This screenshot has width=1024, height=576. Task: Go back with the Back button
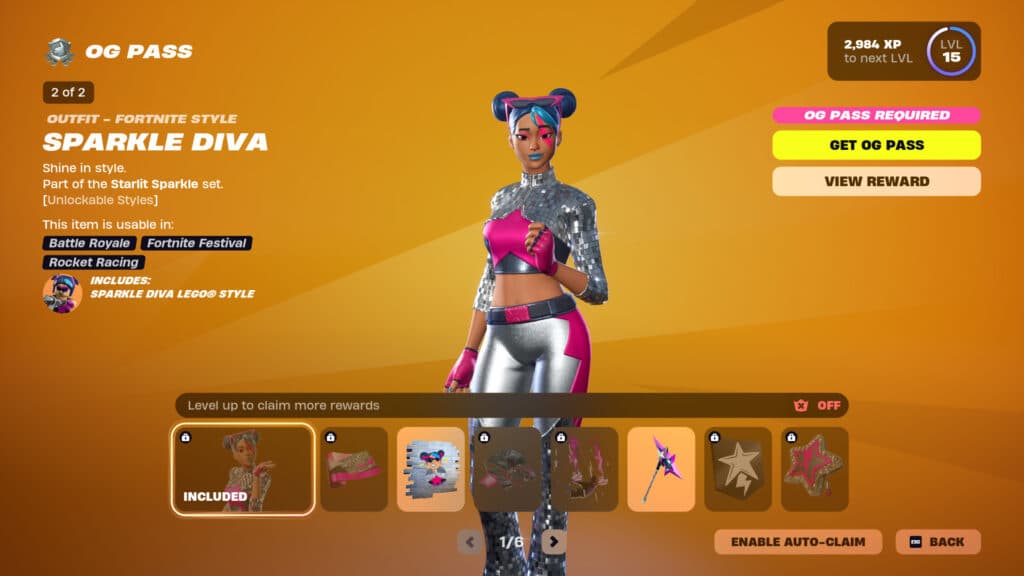point(937,542)
